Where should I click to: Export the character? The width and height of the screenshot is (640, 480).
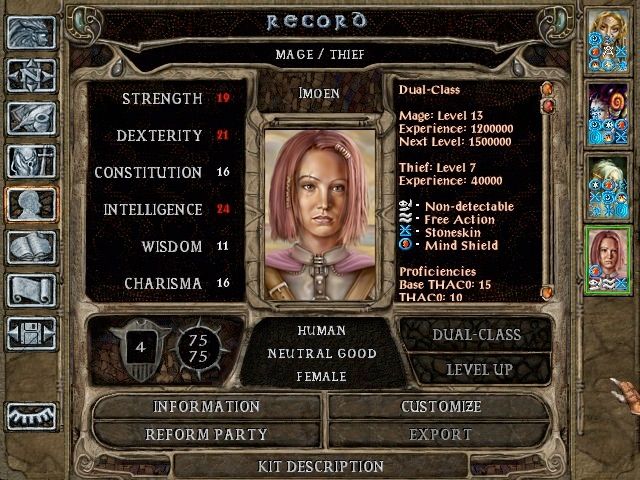coord(440,435)
